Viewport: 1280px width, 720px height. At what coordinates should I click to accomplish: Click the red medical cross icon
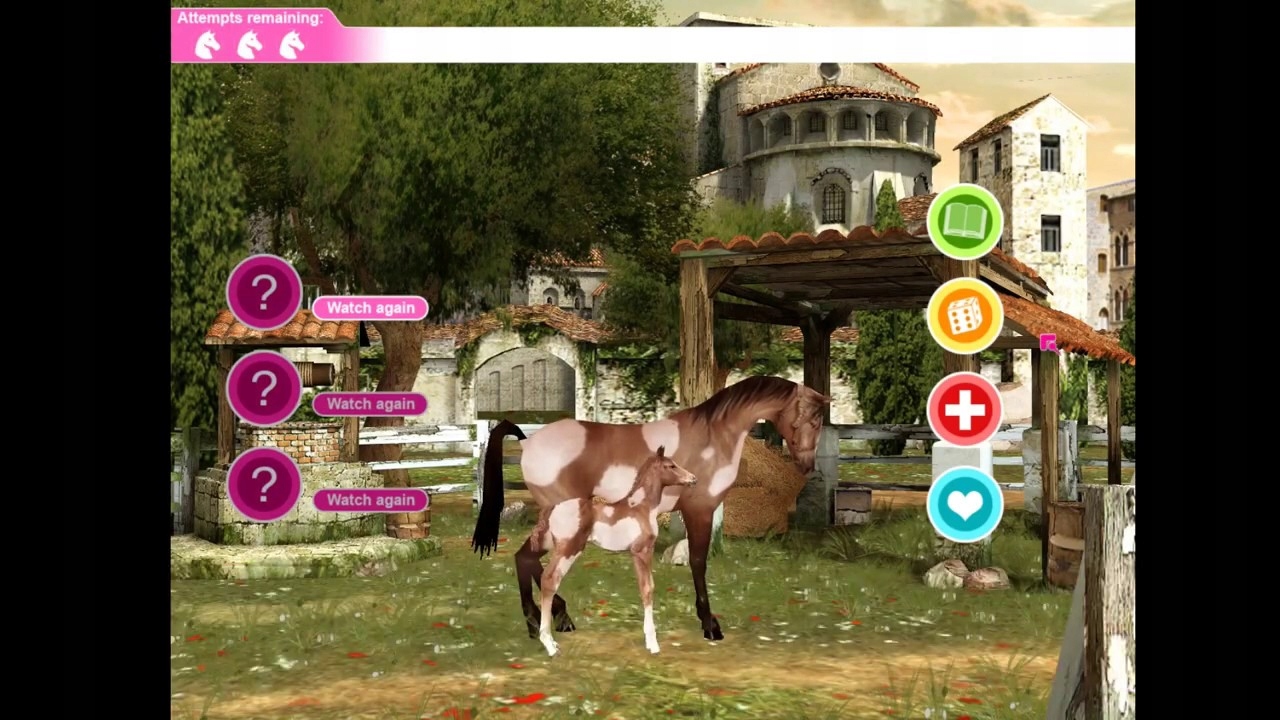(x=964, y=410)
